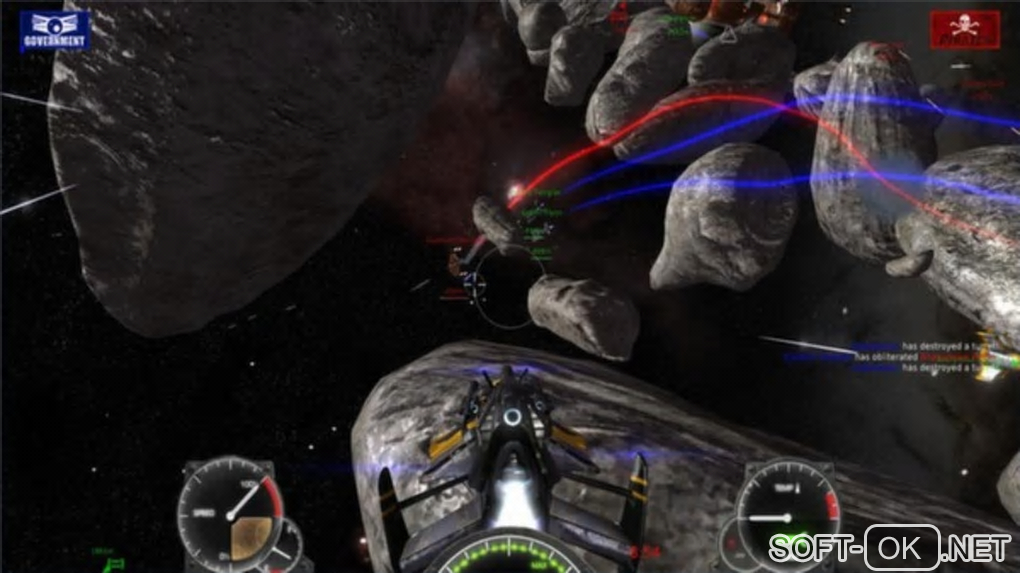
Task: Select the red Pirates skull emblem
Action: (965, 30)
